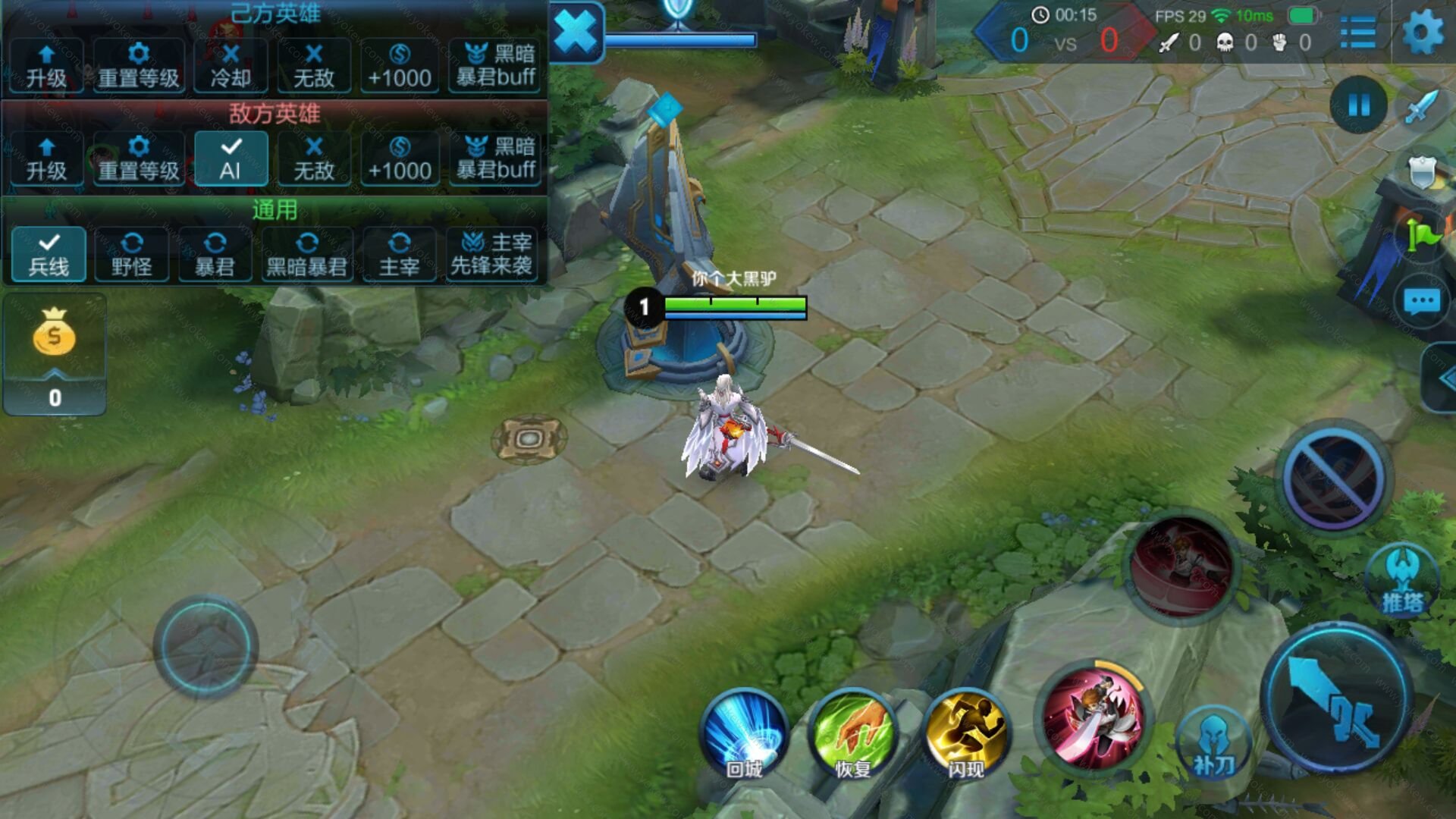This screenshot has width=1456, height=819.
Task: Toggle the enemy hero AI option
Action: pos(231,158)
